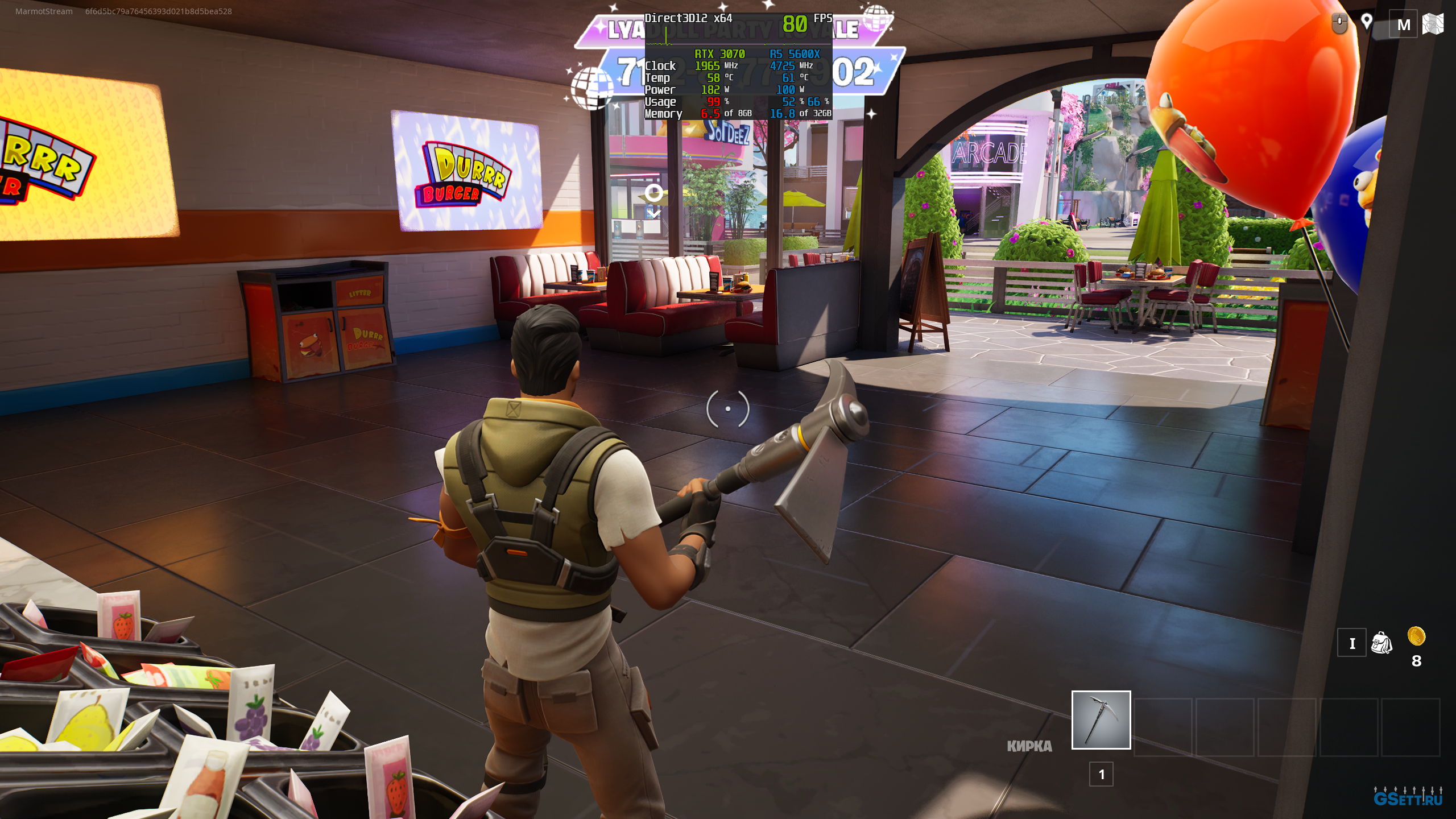Select the pickaxe hotbar slot
The width and height of the screenshot is (1456, 819).
[x=1101, y=719]
